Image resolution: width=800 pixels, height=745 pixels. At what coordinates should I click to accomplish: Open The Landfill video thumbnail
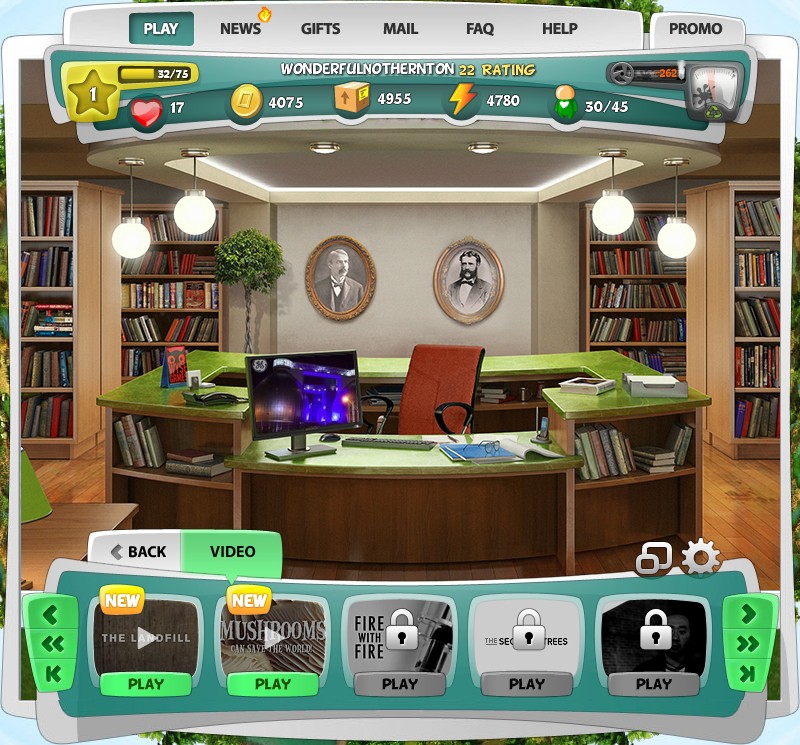click(145, 635)
